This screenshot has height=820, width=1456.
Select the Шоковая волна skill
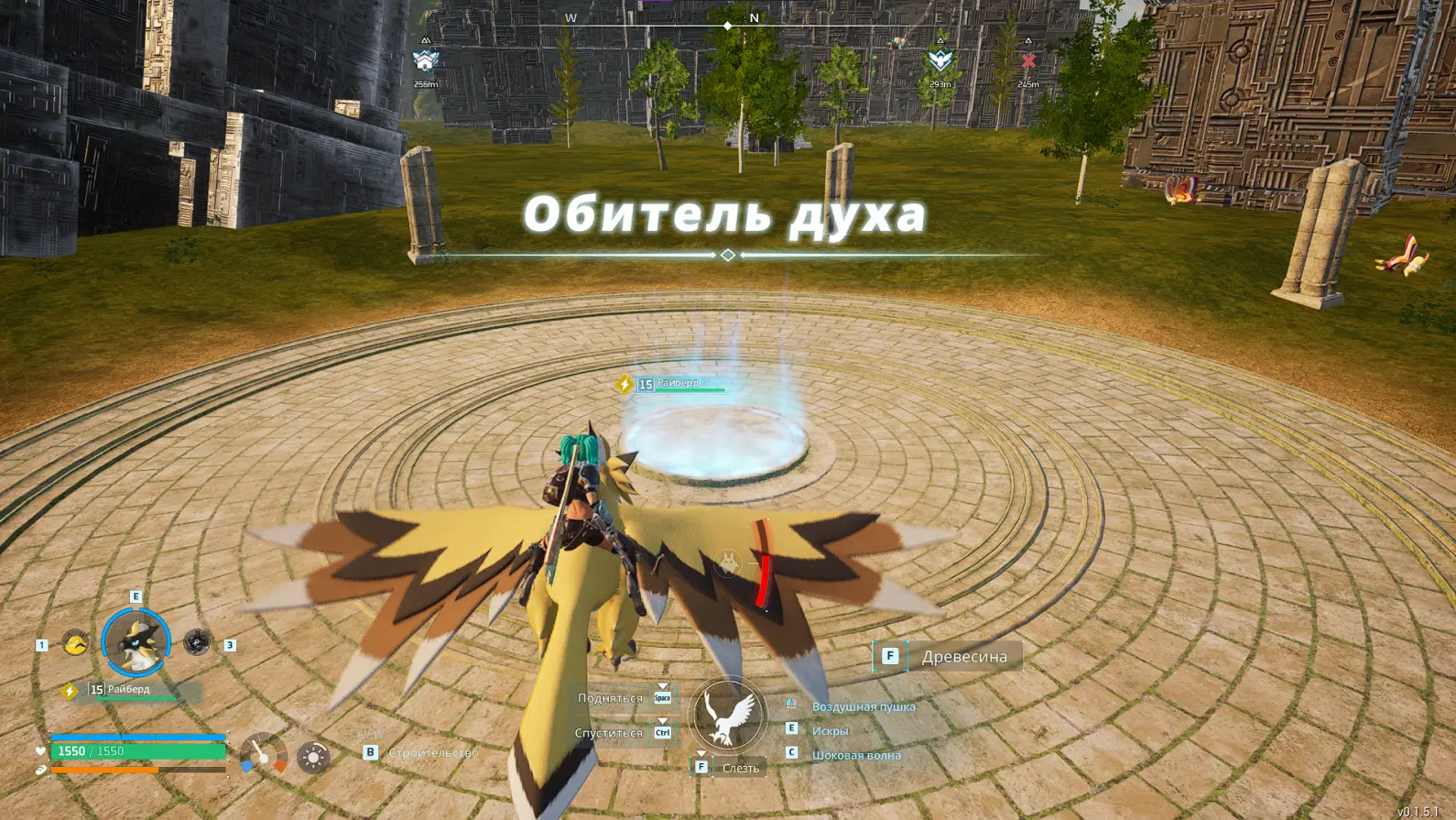(855, 755)
